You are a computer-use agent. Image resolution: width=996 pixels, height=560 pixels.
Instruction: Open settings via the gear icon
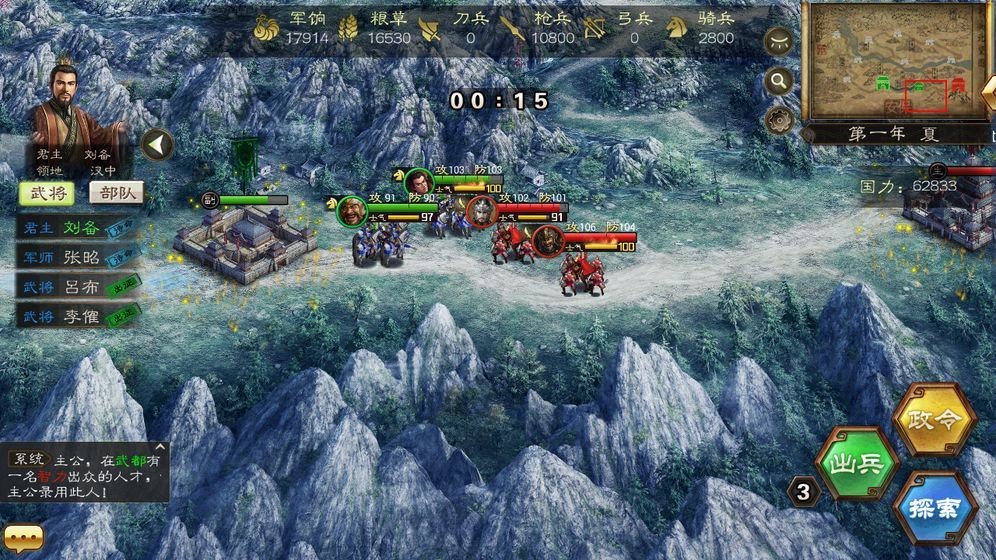pos(779,121)
